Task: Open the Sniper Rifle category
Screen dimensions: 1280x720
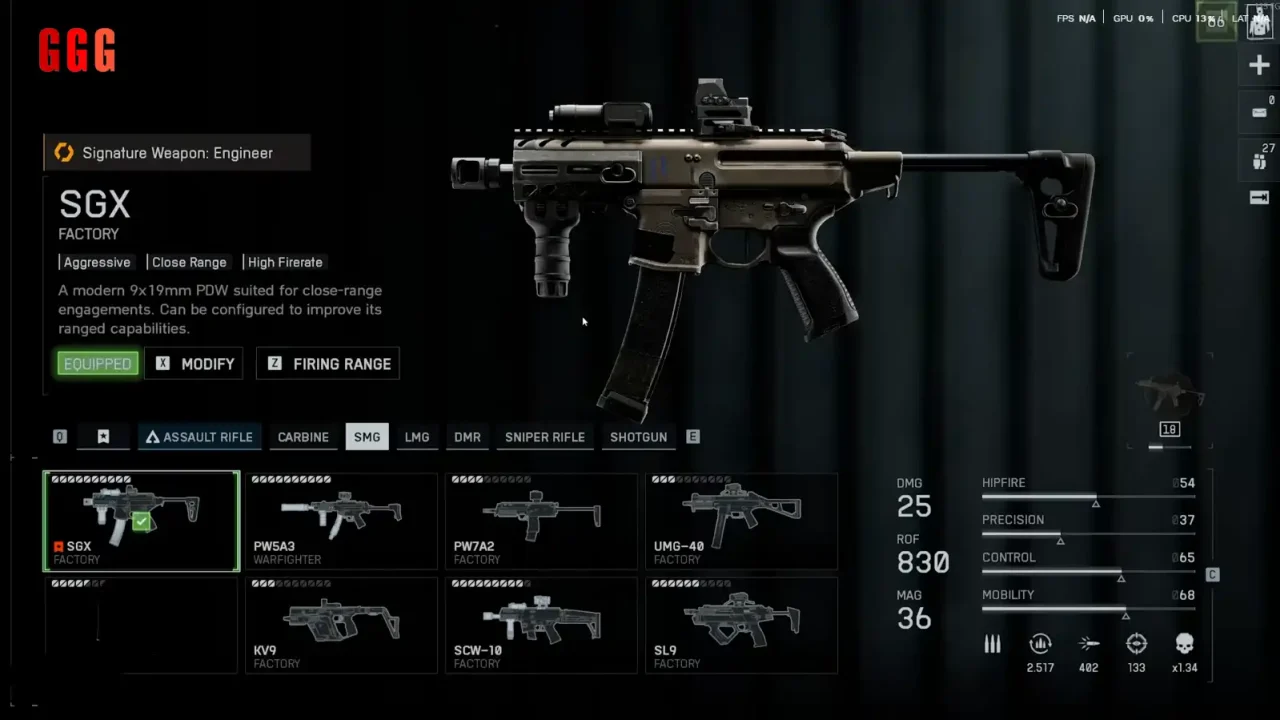Action: tap(545, 437)
